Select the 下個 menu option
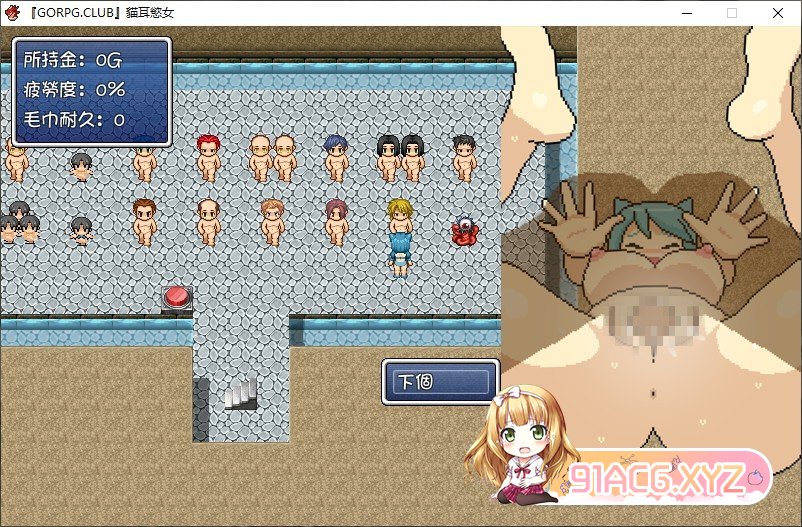802x527 pixels. 440,382
